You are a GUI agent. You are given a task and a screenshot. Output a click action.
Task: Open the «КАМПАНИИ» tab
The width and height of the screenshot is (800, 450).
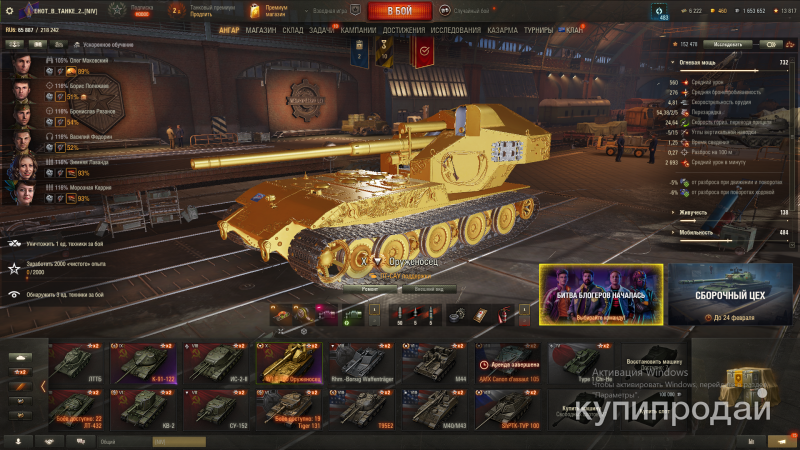[x=358, y=30]
